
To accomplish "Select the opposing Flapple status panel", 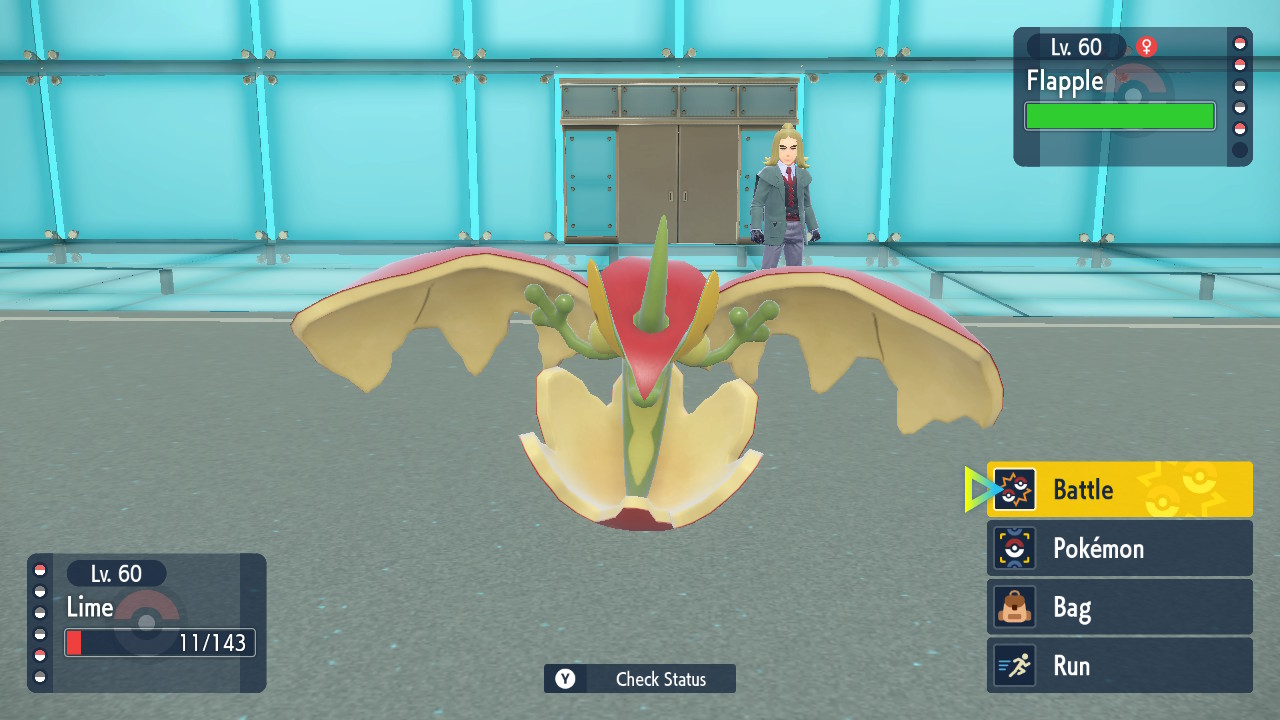I will [1131, 97].
